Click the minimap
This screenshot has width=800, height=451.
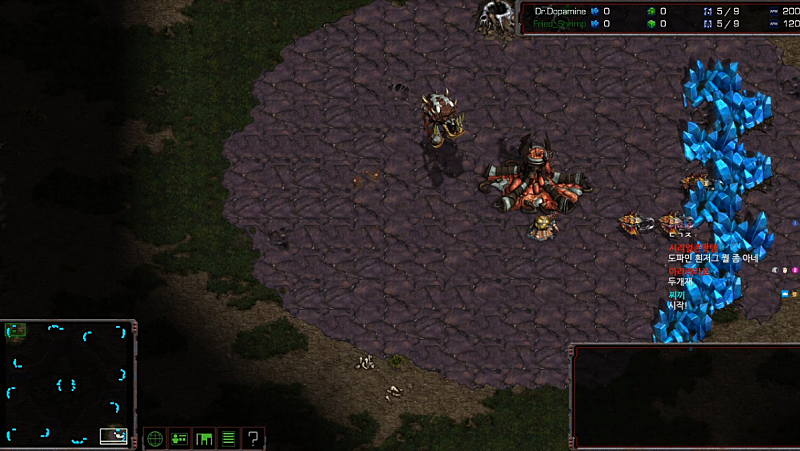point(67,384)
